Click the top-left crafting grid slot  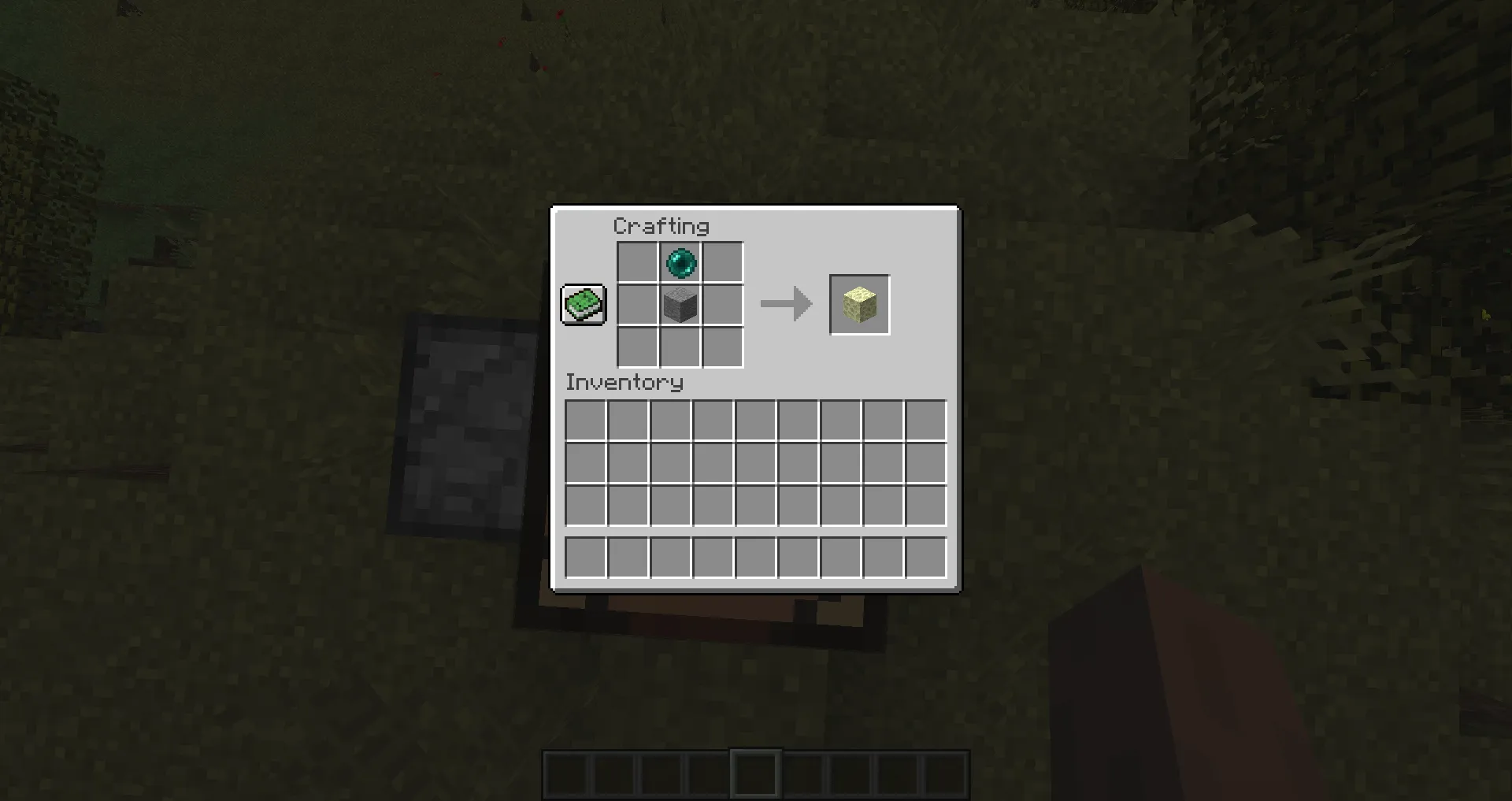pos(637,263)
